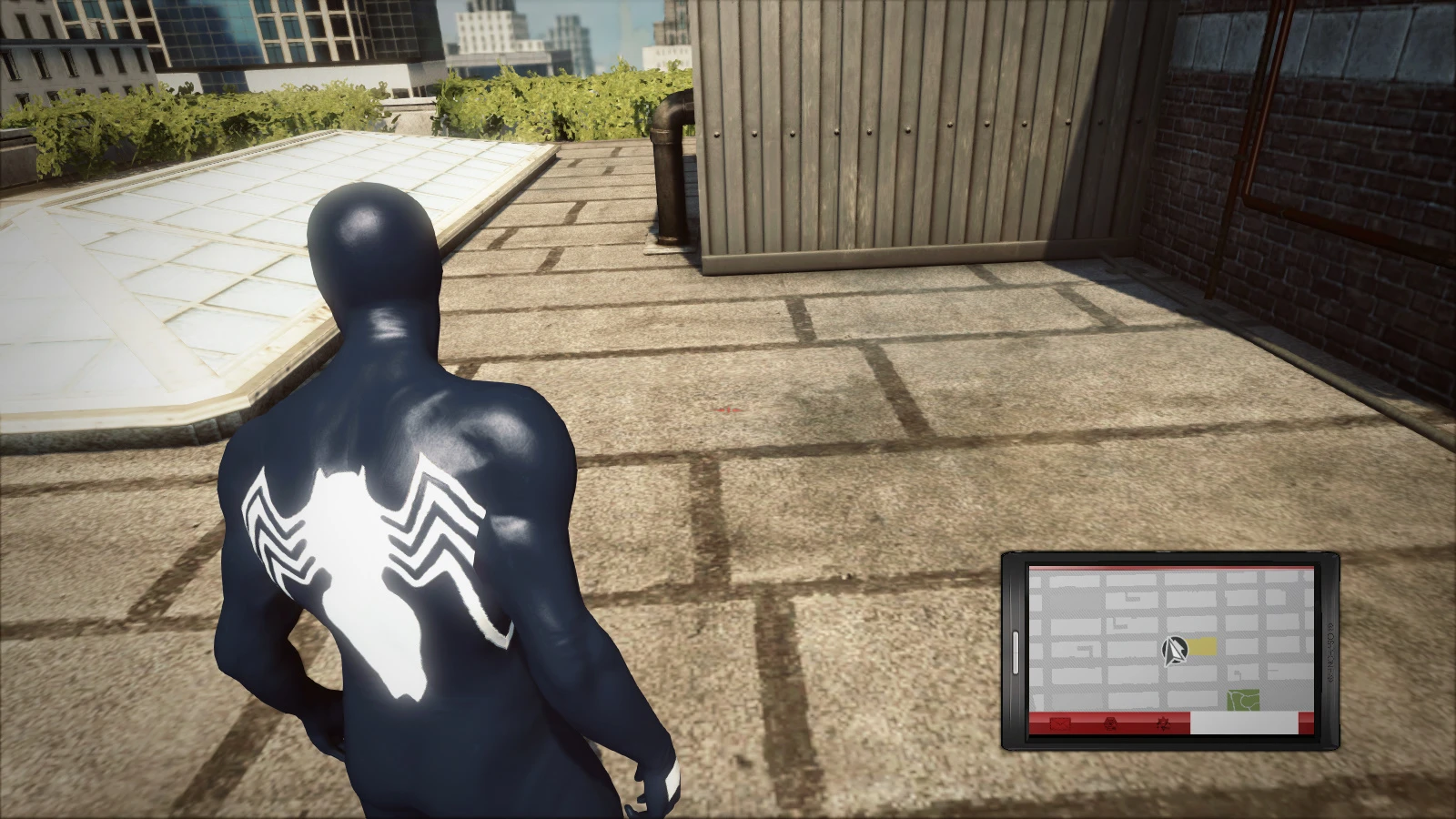Image resolution: width=1456 pixels, height=819 pixels.
Task: Open the envelope messages icon on the phone
Action: [x=1060, y=723]
